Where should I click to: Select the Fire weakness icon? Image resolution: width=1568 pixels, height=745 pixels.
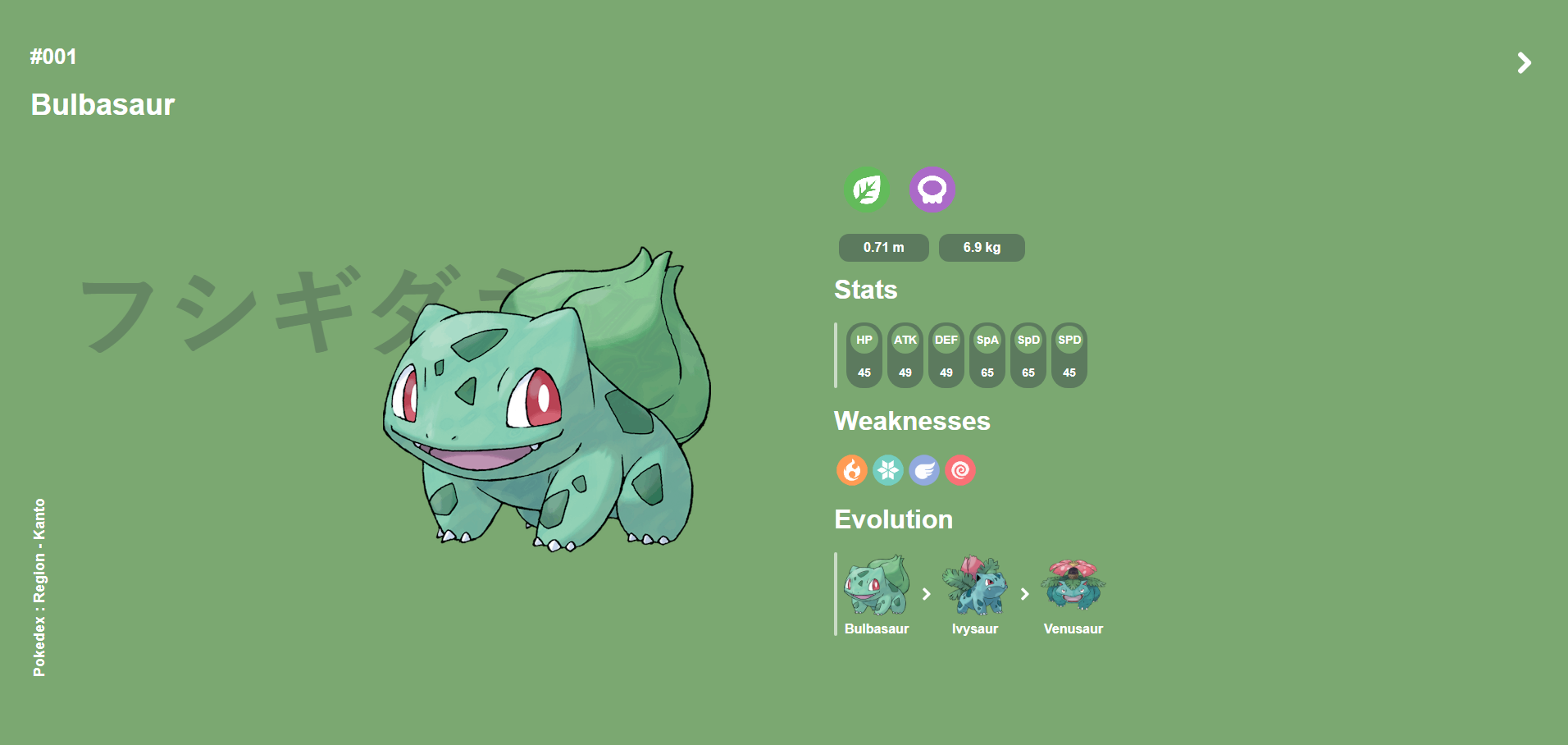(850, 470)
